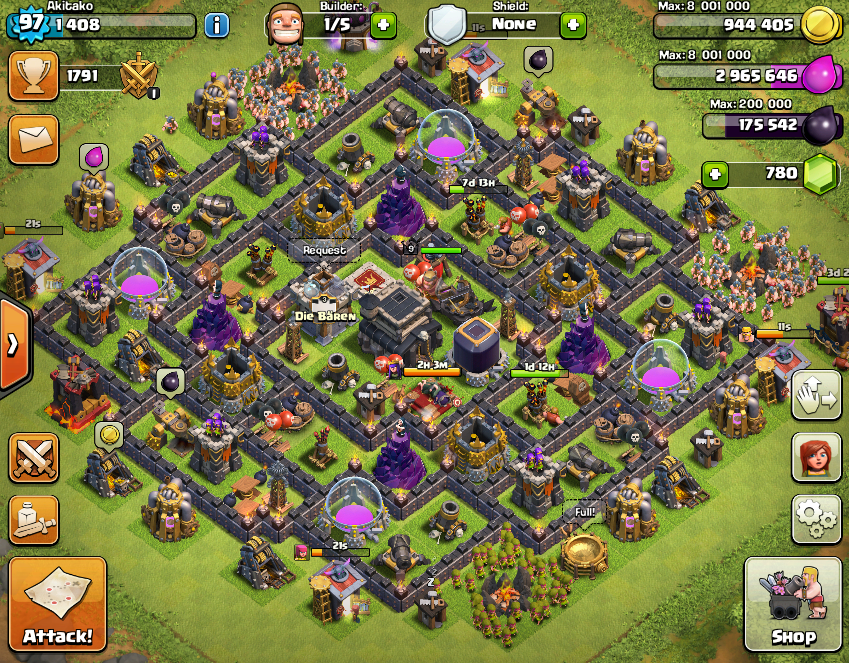
Task: Open the trophy leaderboard button
Action: tap(33, 76)
